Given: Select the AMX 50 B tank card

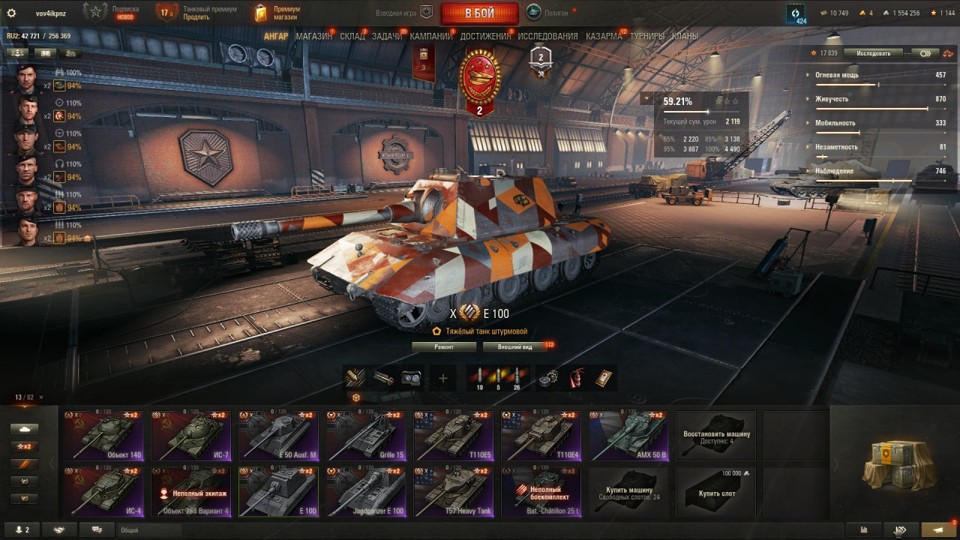Looking at the screenshot, I should click(x=628, y=436).
